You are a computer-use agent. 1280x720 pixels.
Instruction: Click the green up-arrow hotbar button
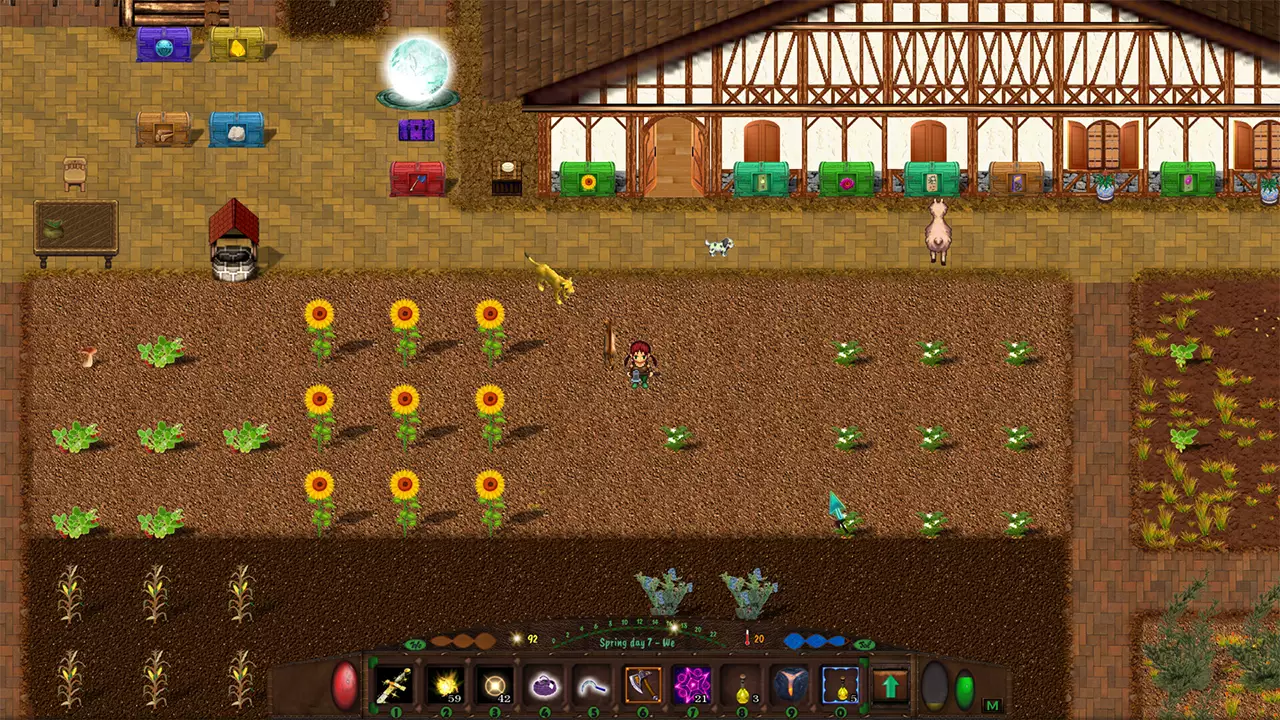890,686
